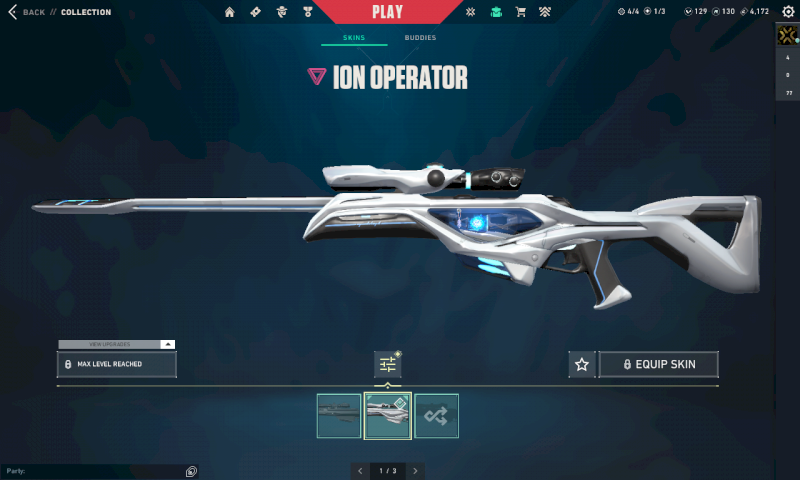Open the home screen icon

230,12
